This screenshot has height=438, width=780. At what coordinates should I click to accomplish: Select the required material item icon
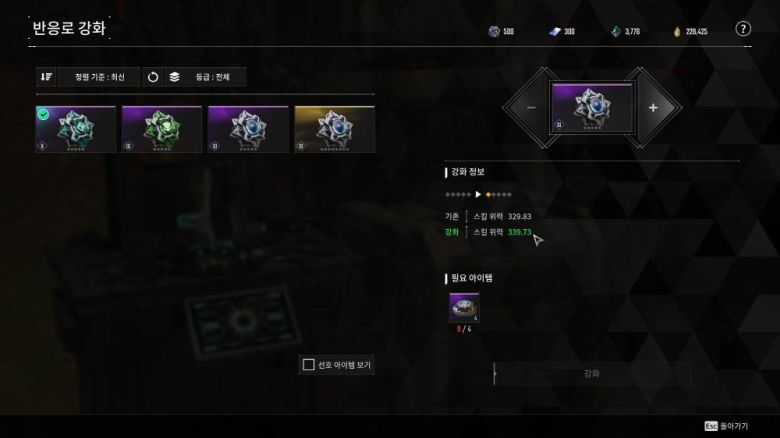coord(464,308)
